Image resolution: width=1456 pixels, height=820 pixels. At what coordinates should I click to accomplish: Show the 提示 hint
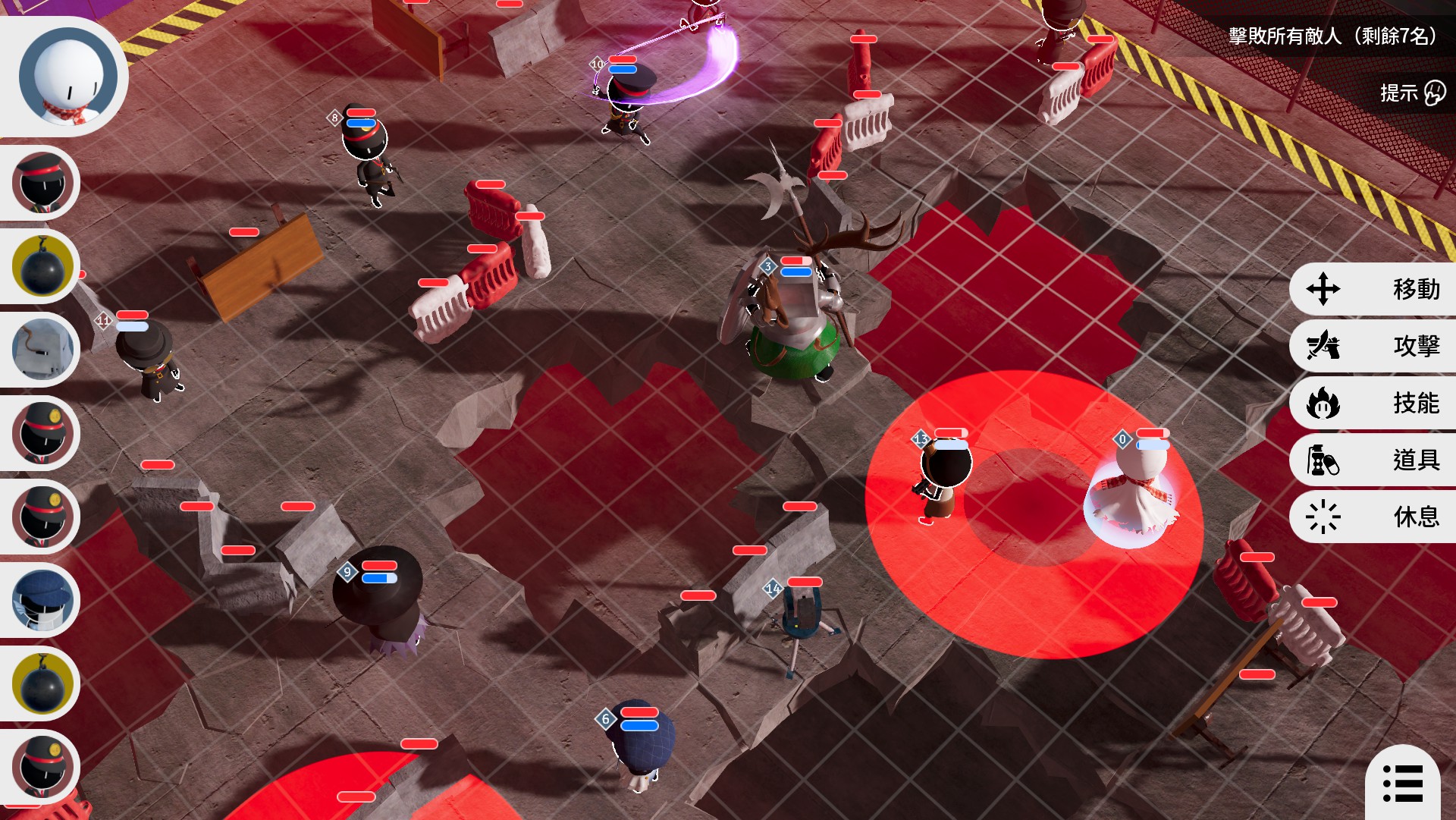(1412, 93)
